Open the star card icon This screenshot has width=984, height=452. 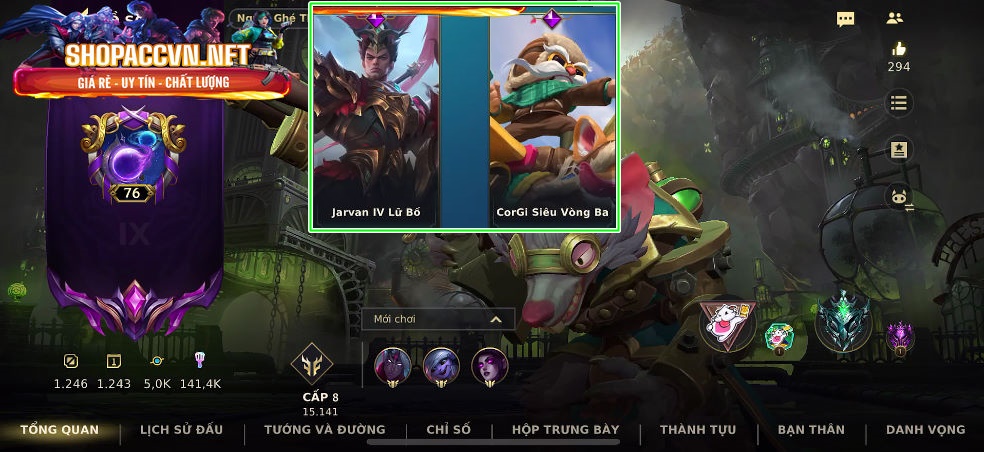coord(899,149)
